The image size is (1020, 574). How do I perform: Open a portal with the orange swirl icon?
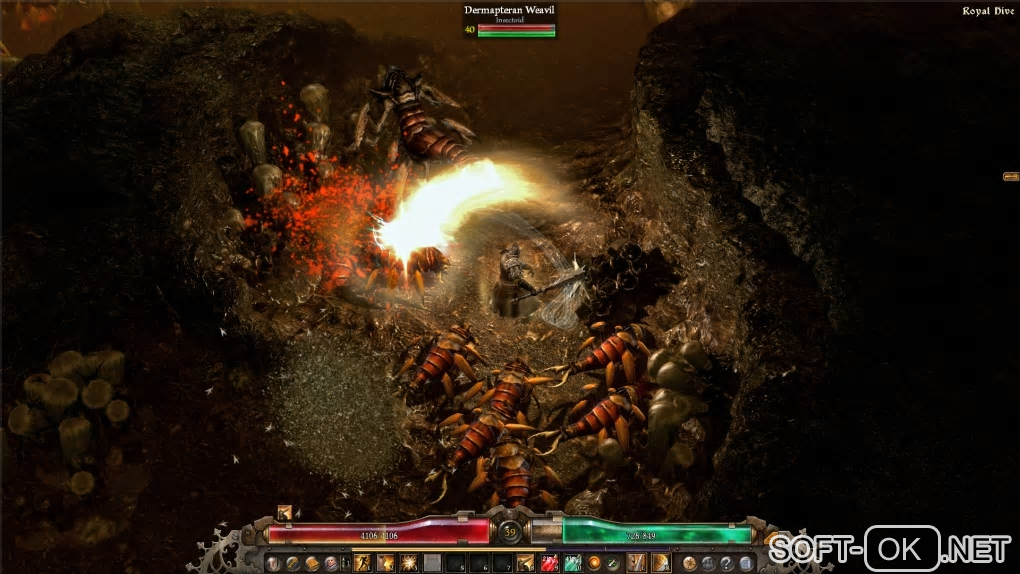592,563
